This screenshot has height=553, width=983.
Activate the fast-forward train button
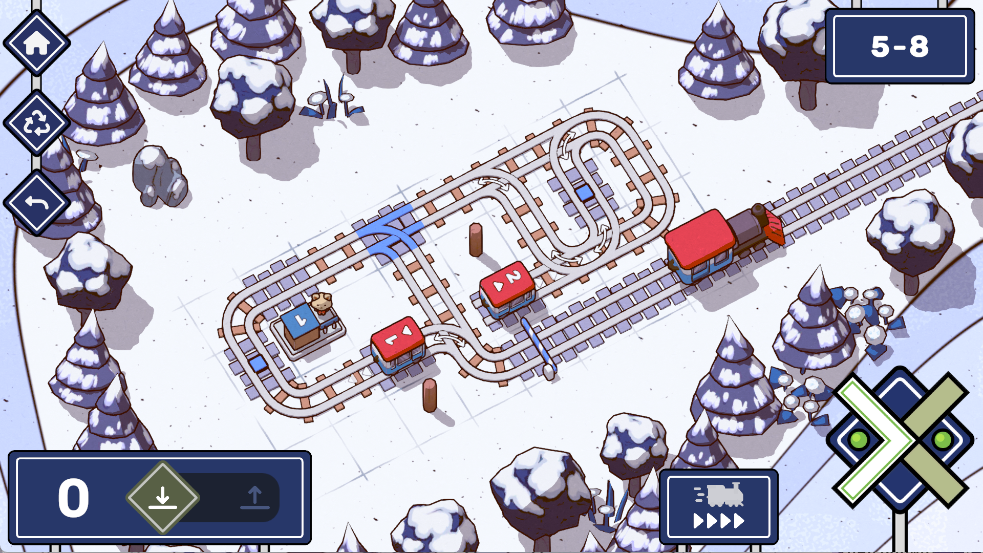coord(718,506)
